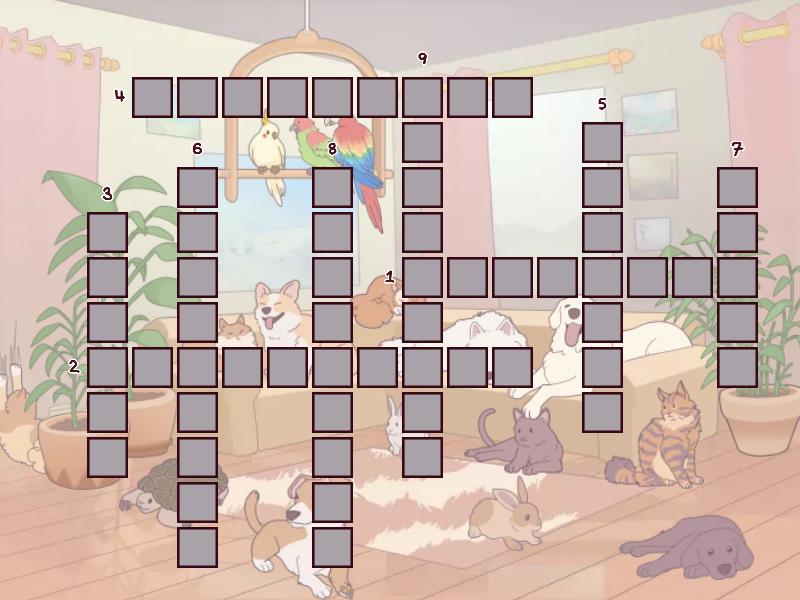Screen dimensions: 800x600
Task: Pick the bottom cell of word 6 down
Action: coord(197,547)
